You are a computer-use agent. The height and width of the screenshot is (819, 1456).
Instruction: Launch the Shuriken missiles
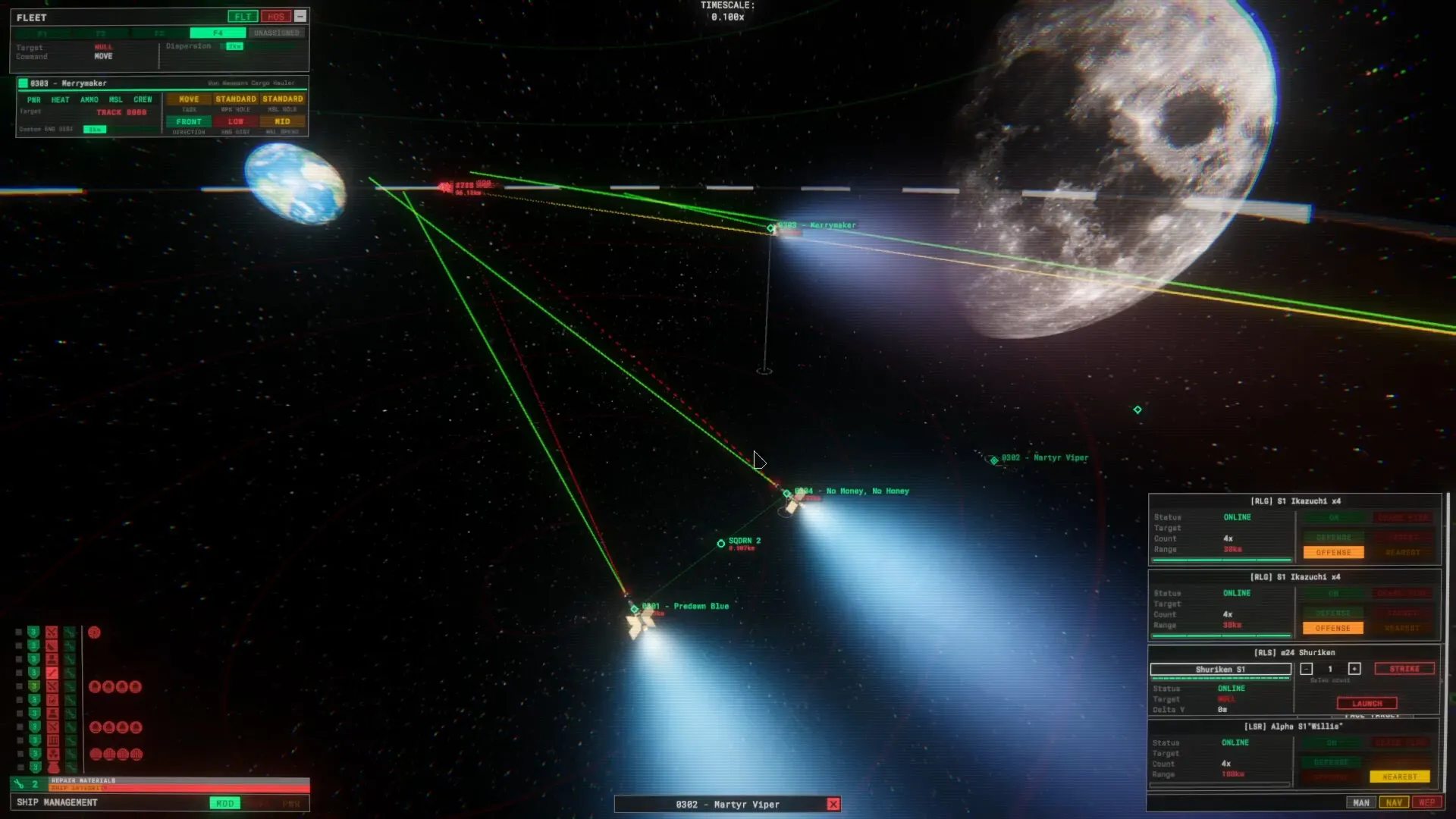(1367, 704)
